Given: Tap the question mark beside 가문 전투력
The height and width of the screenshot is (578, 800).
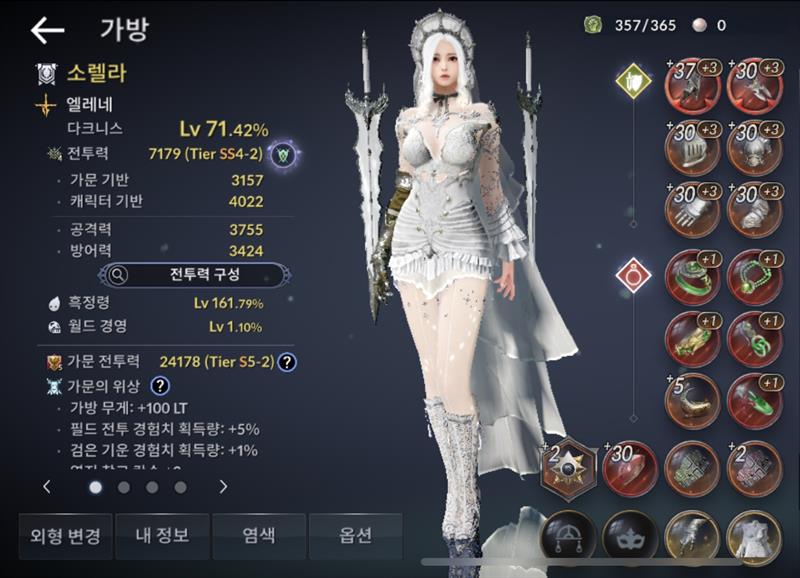Looking at the screenshot, I should point(288,362).
